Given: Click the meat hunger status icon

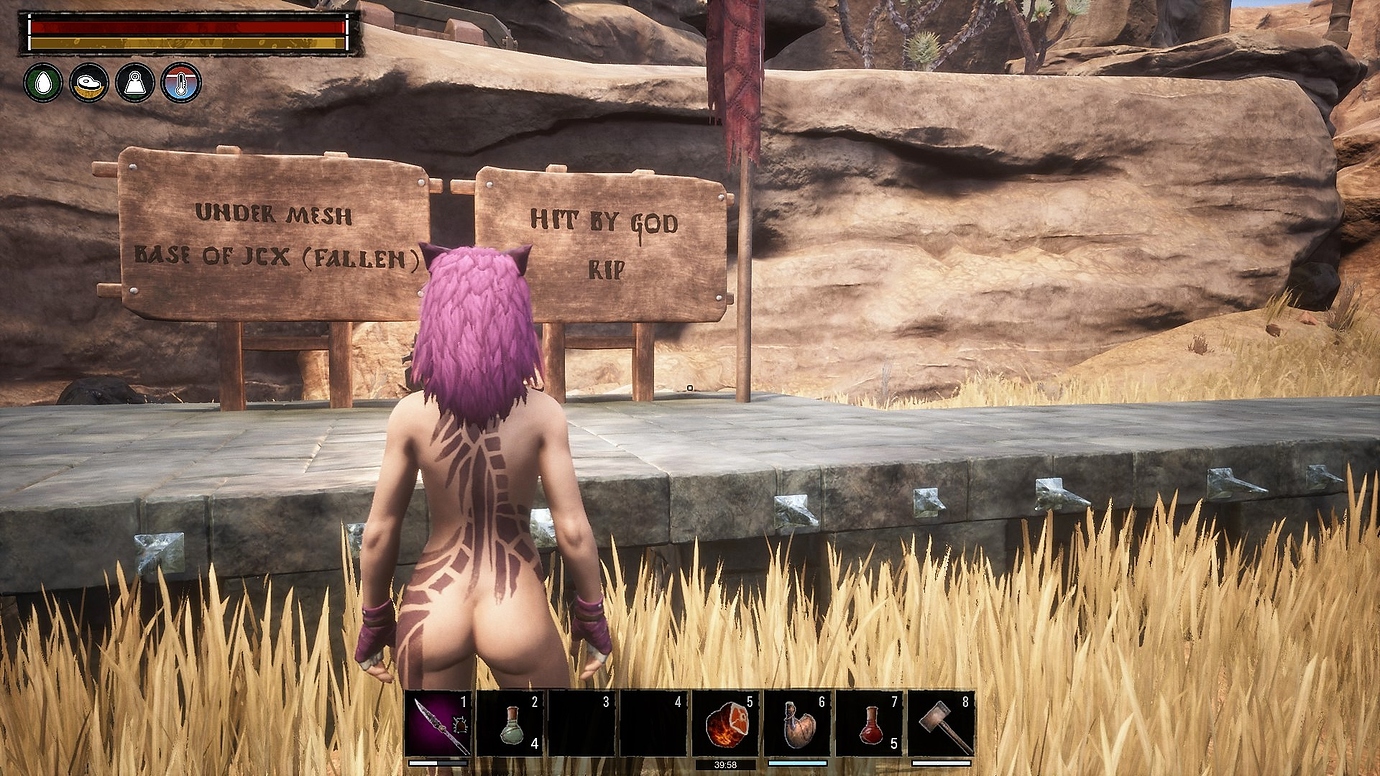Looking at the screenshot, I should [x=89, y=82].
